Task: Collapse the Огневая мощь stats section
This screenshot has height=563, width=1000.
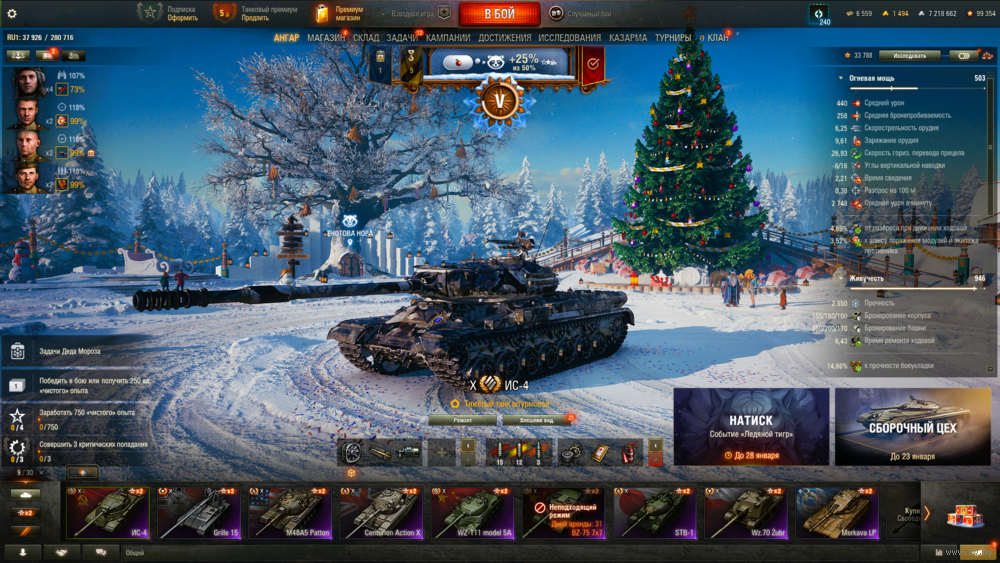Action: pyautogui.click(x=841, y=78)
